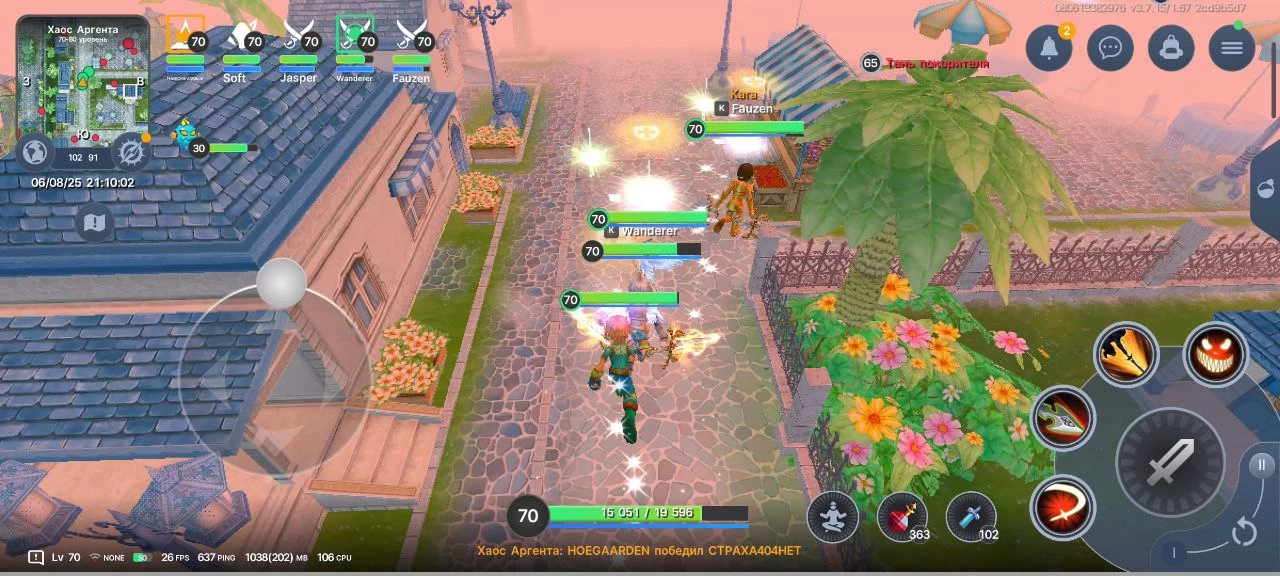Open the world globe button
The height and width of the screenshot is (576, 1280).
tap(36, 152)
